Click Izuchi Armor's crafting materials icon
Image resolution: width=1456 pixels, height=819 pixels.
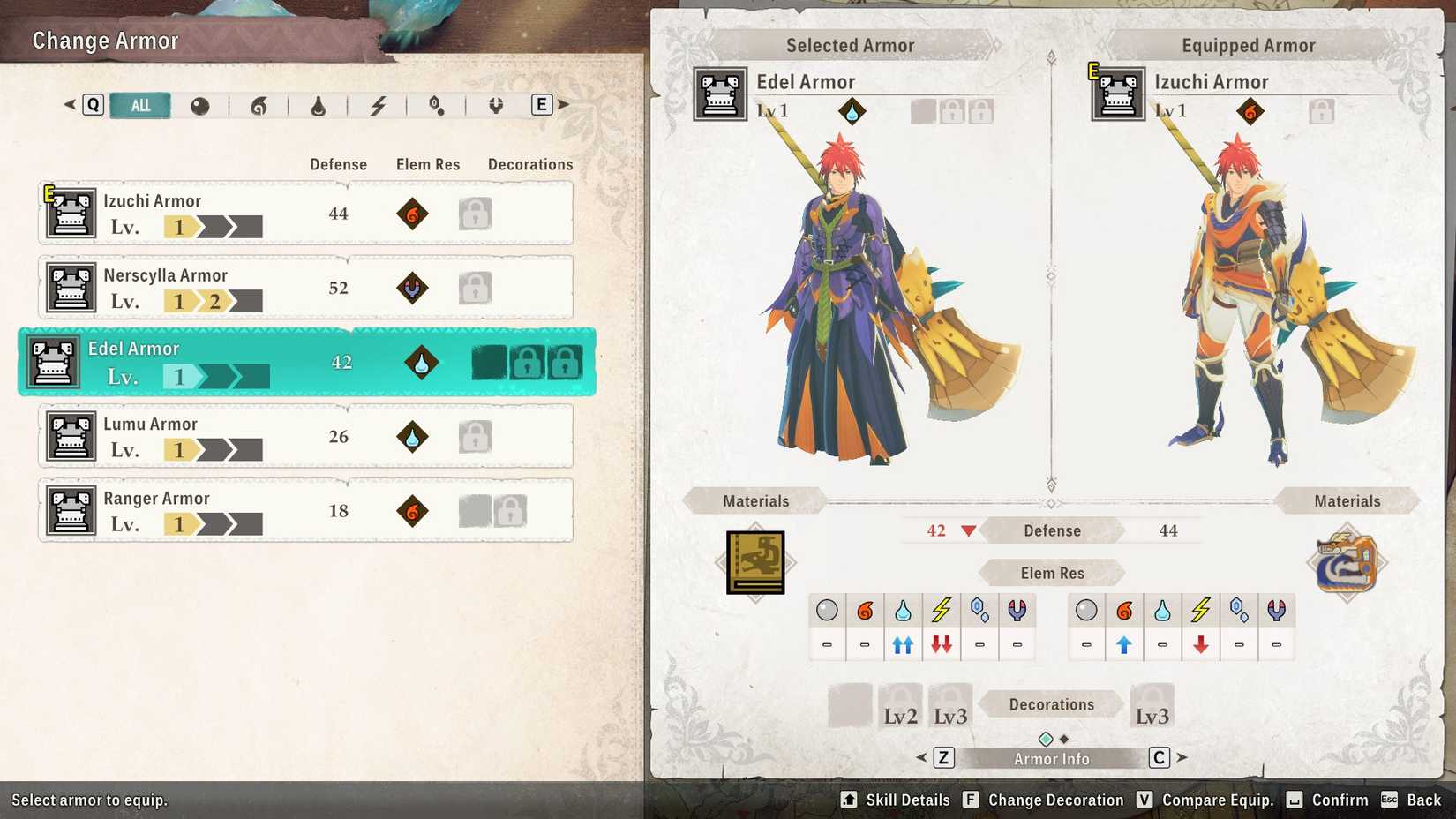pos(1347,562)
